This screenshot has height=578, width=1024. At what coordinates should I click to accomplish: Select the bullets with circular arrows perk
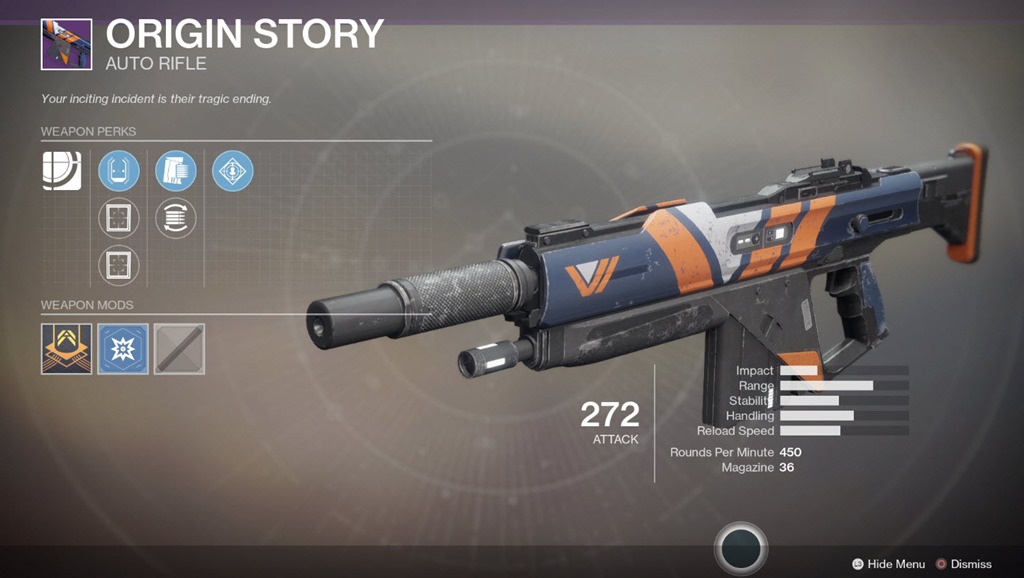176,218
